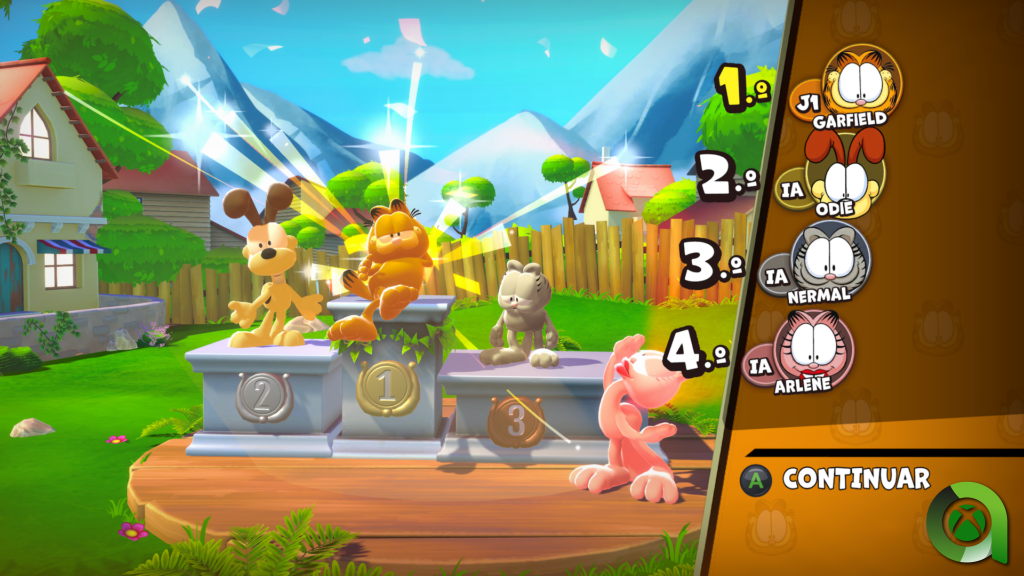1024x576 pixels.
Task: Click the CONTINUAR button
Action: point(855,479)
